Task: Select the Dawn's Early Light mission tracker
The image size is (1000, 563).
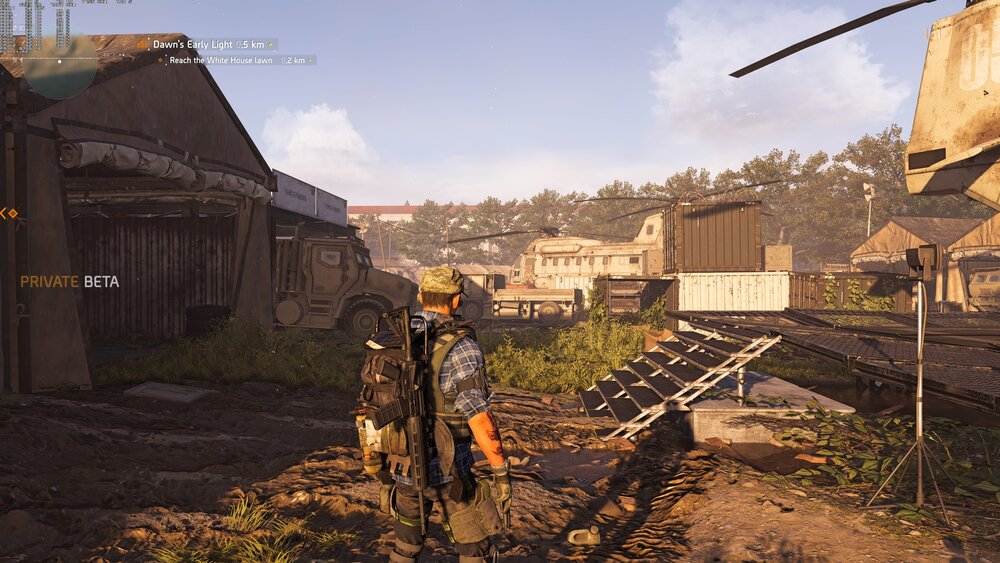Action: 207,44
